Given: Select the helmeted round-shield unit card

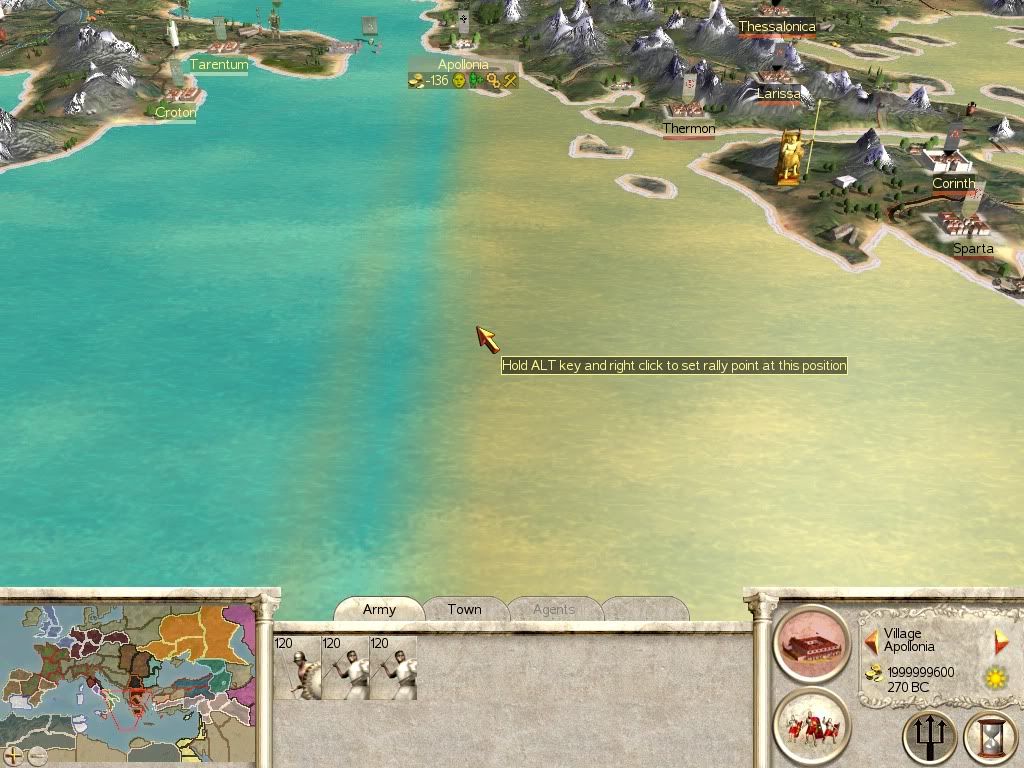Looking at the screenshot, I should [297, 668].
